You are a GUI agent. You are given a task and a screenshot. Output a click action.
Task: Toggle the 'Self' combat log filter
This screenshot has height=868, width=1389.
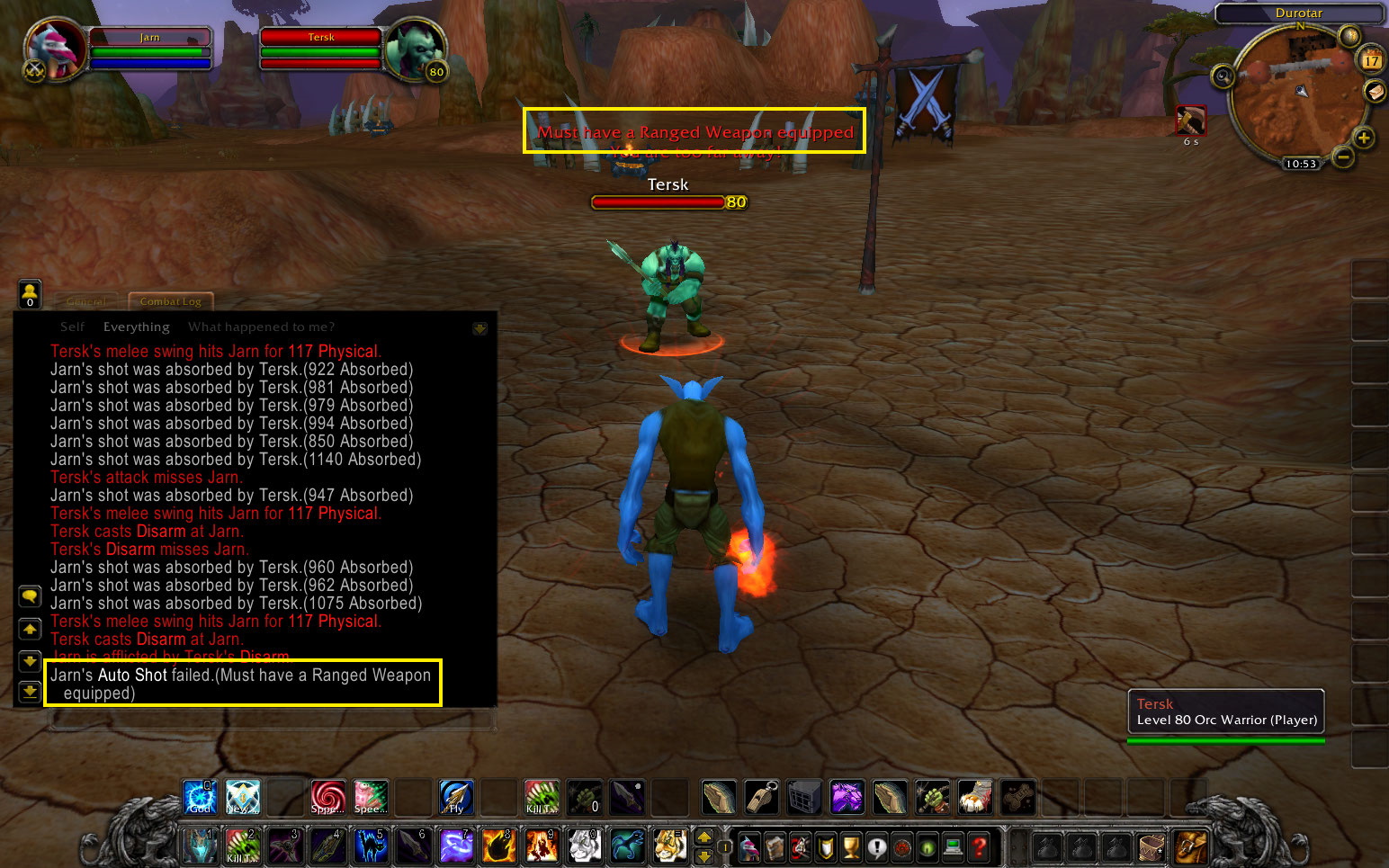click(x=72, y=327)
